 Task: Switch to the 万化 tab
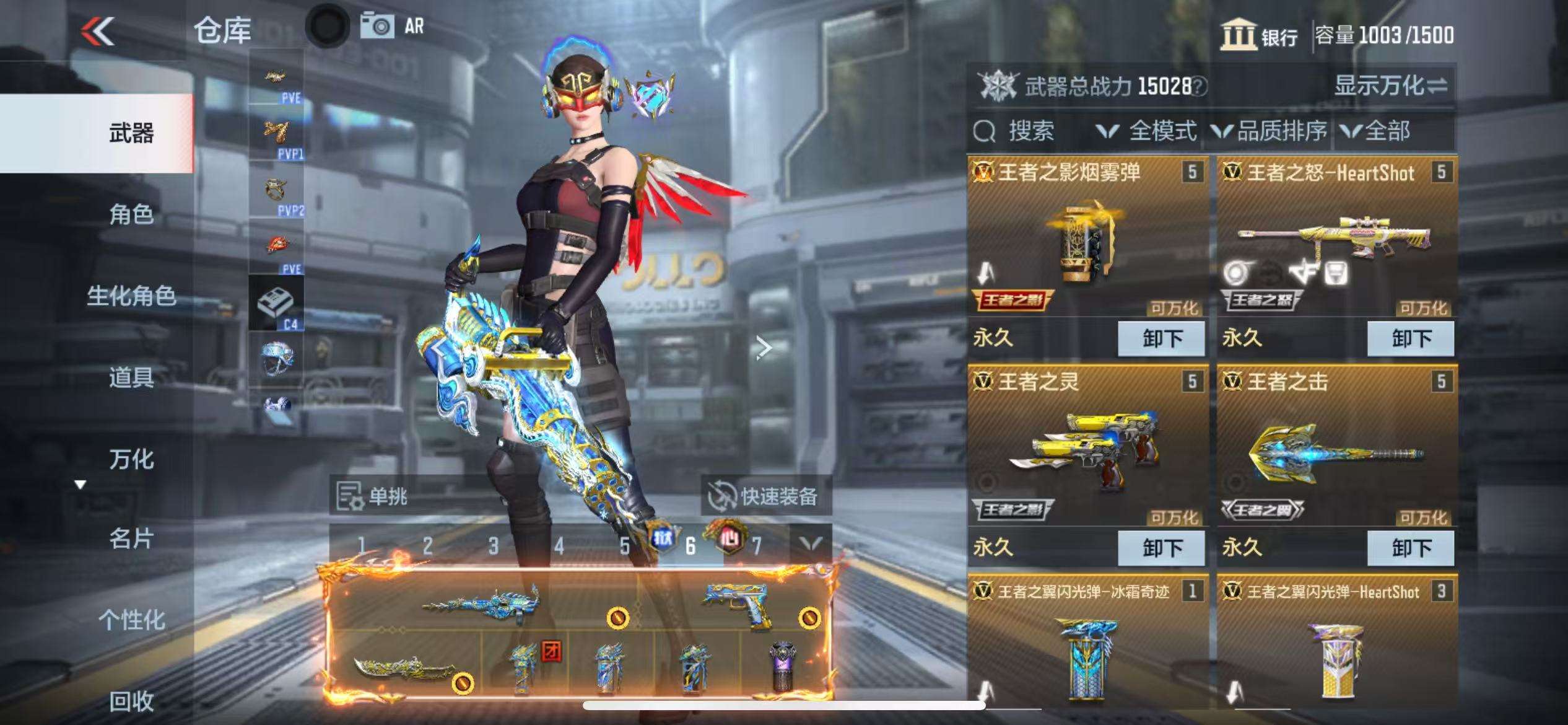point(131,459)
